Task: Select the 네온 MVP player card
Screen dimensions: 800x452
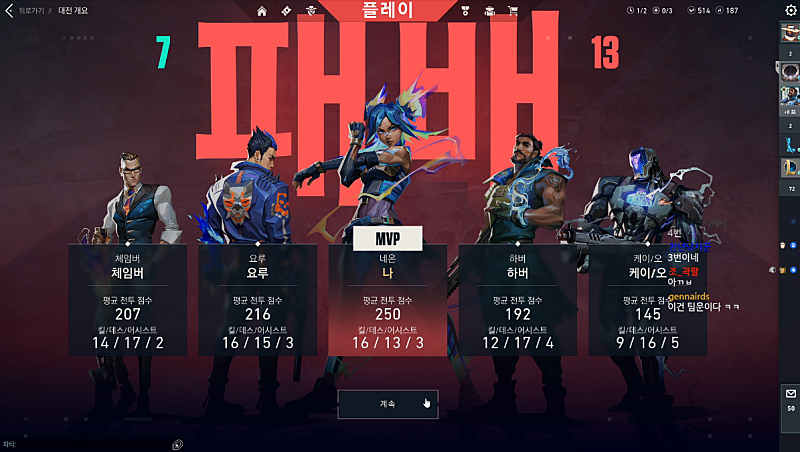Action: 387,299
